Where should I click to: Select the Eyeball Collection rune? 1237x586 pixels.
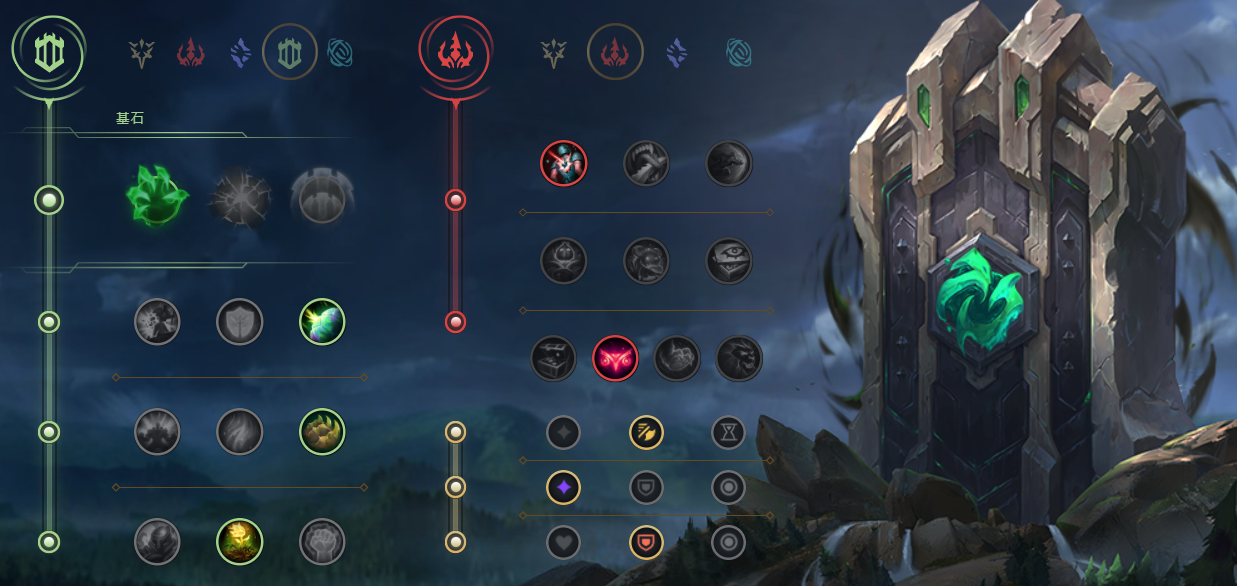click(x=729, y=261)
